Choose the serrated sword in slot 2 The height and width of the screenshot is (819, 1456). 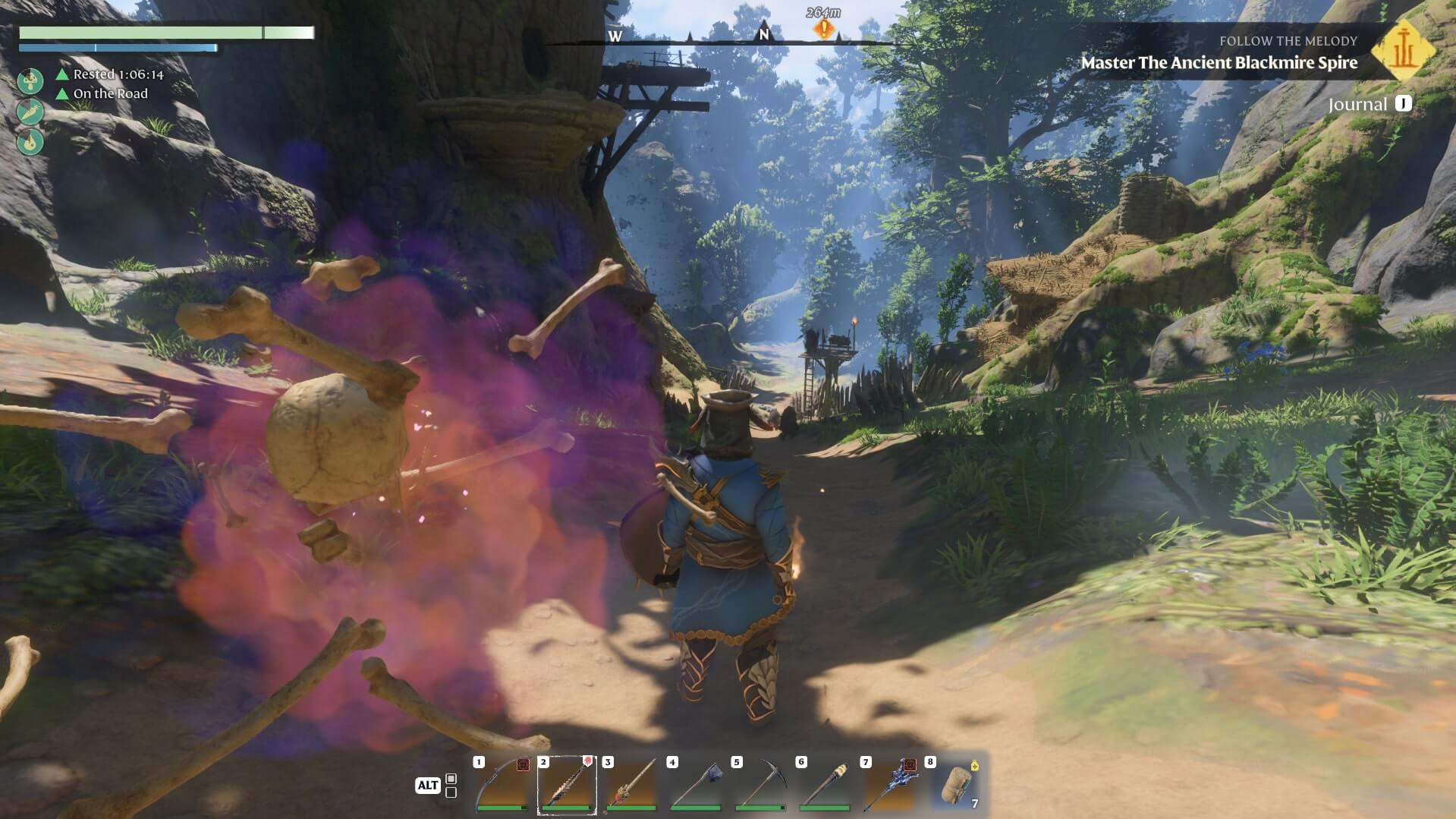pos(567,785)
